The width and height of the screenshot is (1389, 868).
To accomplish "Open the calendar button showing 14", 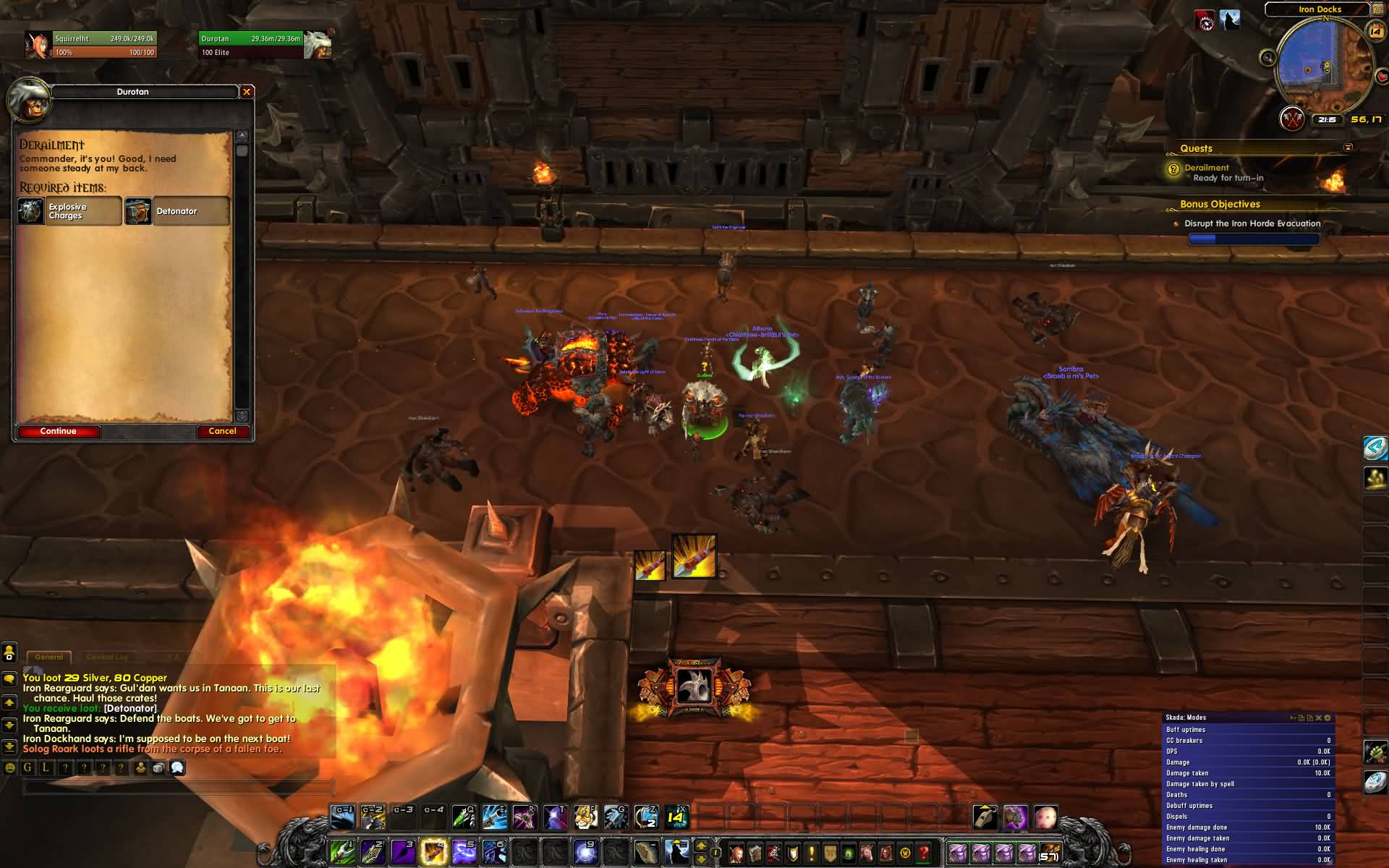I will click(x=1375, y=30).
